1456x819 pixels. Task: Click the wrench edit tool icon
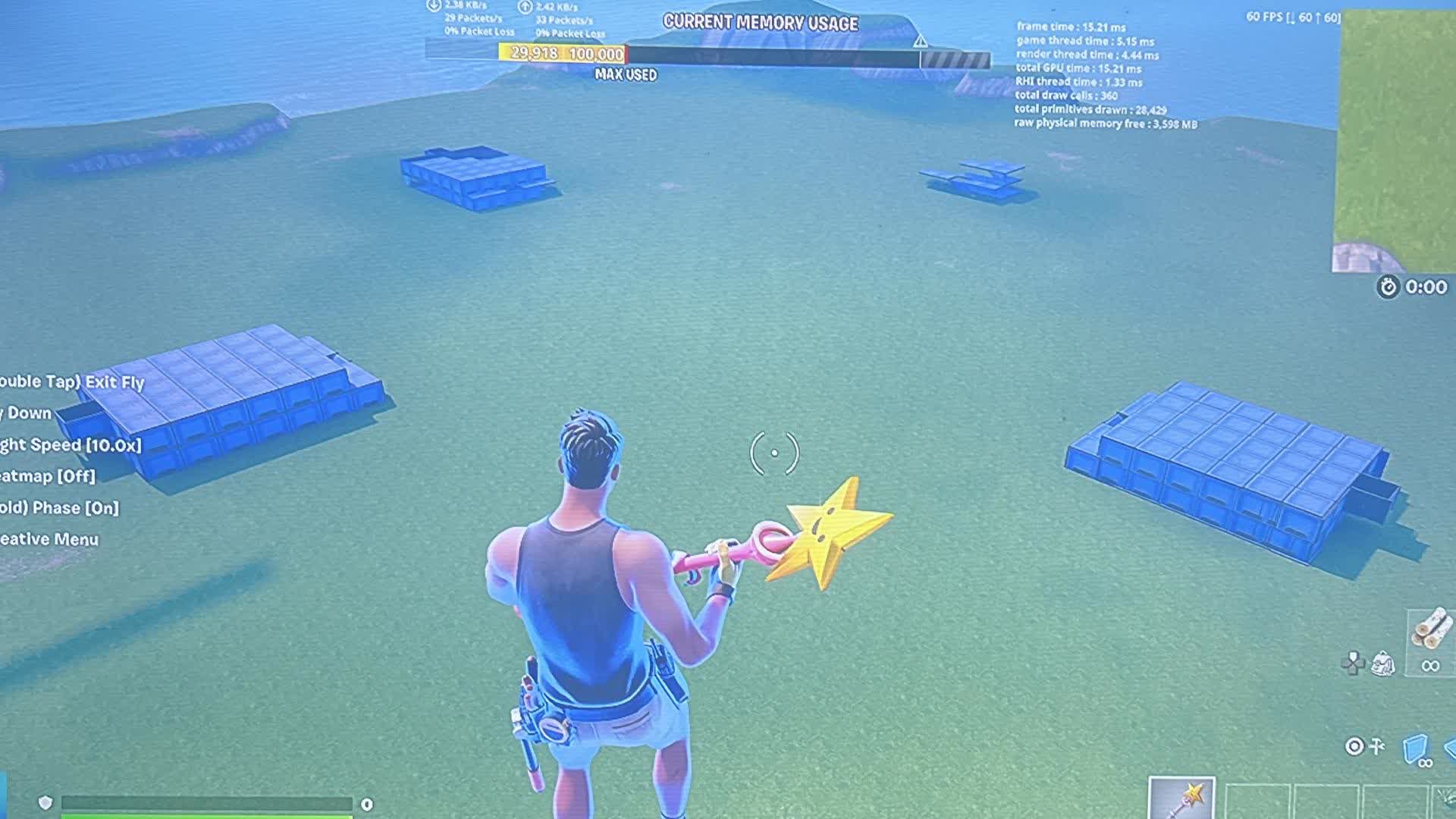(1376, 748)
